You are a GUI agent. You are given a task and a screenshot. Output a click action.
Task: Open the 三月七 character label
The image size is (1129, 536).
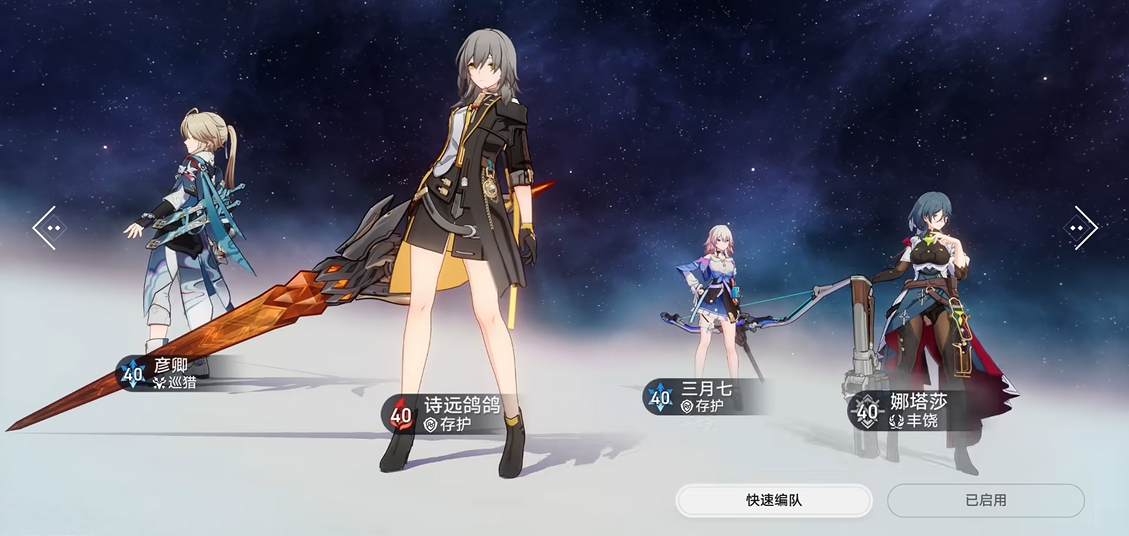tap(700, 397)
